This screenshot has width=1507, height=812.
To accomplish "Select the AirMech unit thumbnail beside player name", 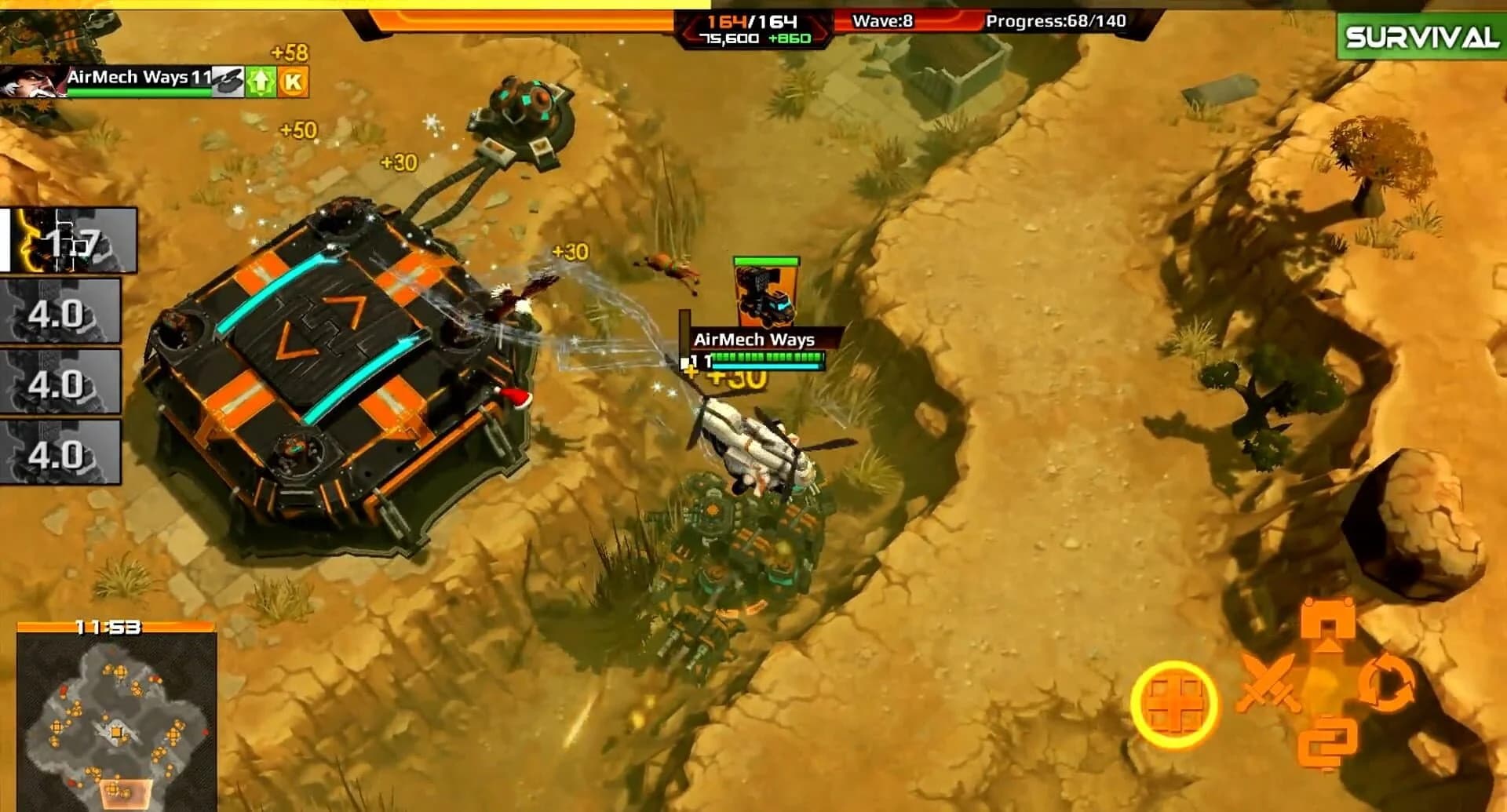I will [x=228, y=81].
